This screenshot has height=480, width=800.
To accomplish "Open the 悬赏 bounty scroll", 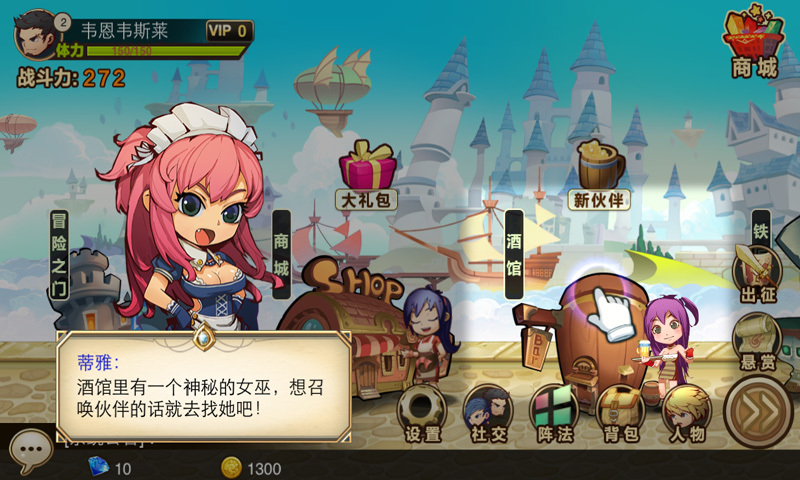I will pyautogui.click(x=757, y=338).
